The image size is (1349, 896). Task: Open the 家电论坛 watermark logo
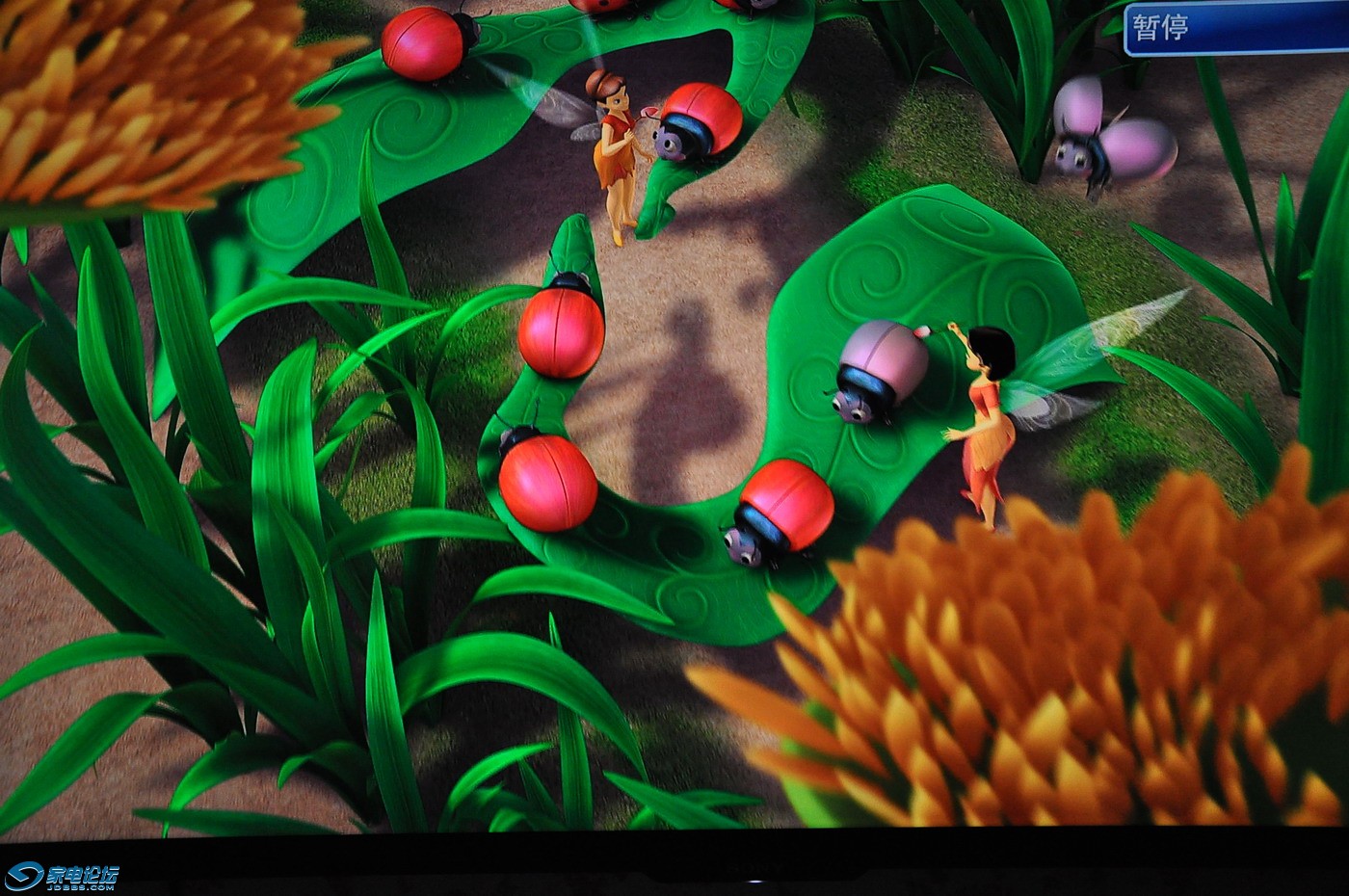click(x=63, y=876)
